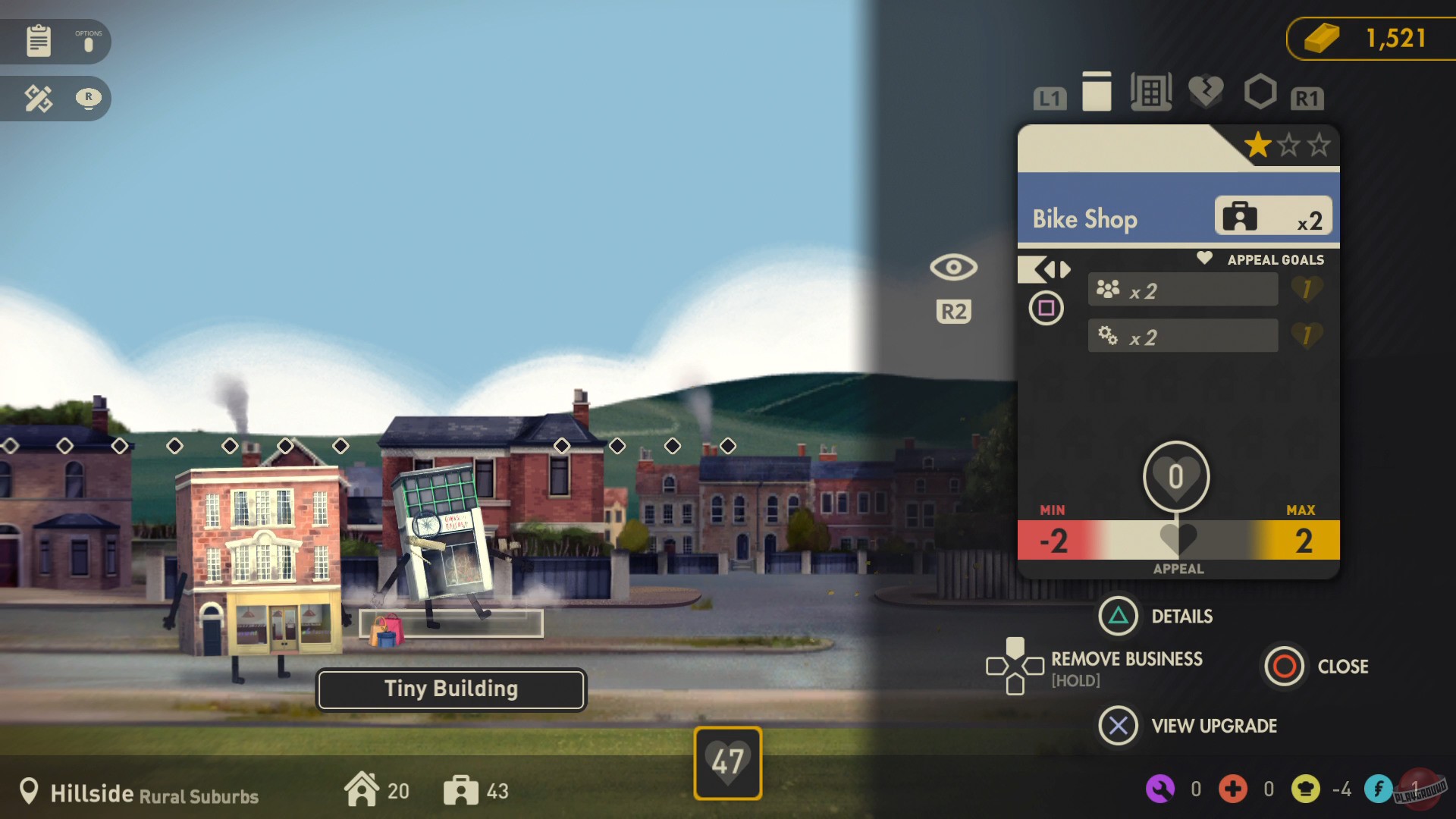This screenshot has width=1456, height=819.
Task: Click the red plus health resource icon
Action: pyautogui.click(x=1233, y=789)
